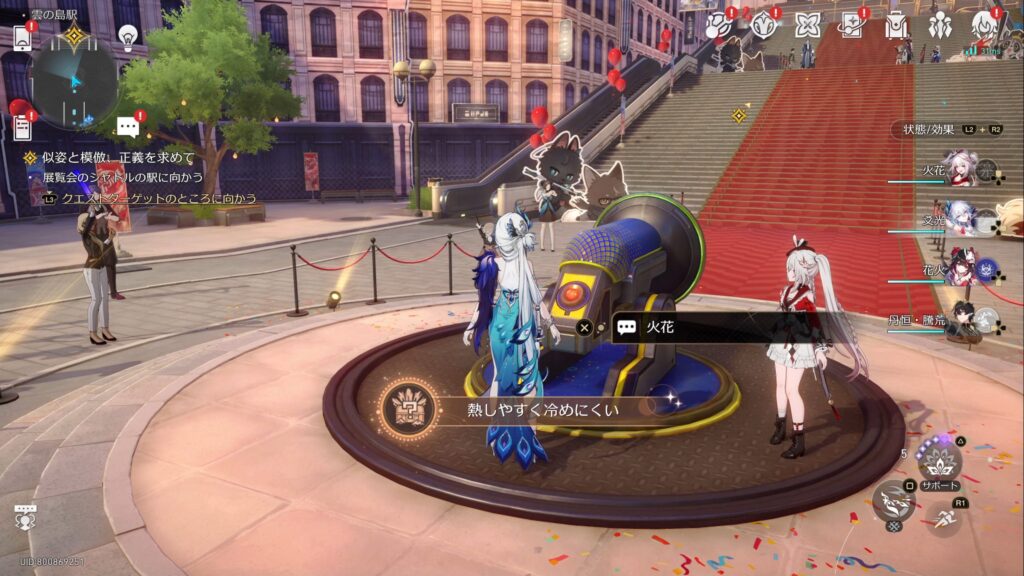The height and width of the screenshot is (576, 1024).
Task: Open the backpack inventory icon
Action: click(895, 24)
